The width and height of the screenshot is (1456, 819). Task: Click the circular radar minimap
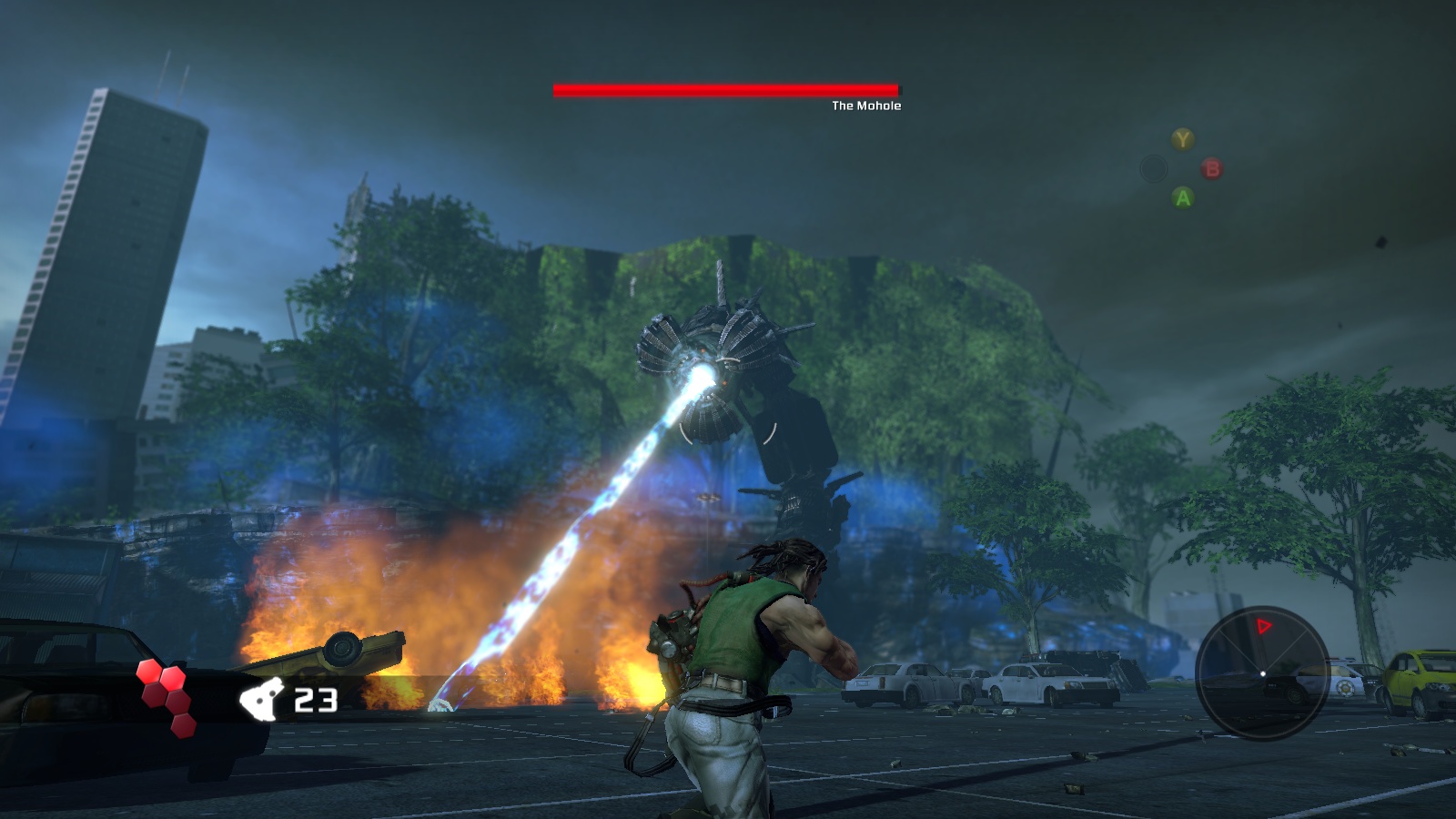1261,673
